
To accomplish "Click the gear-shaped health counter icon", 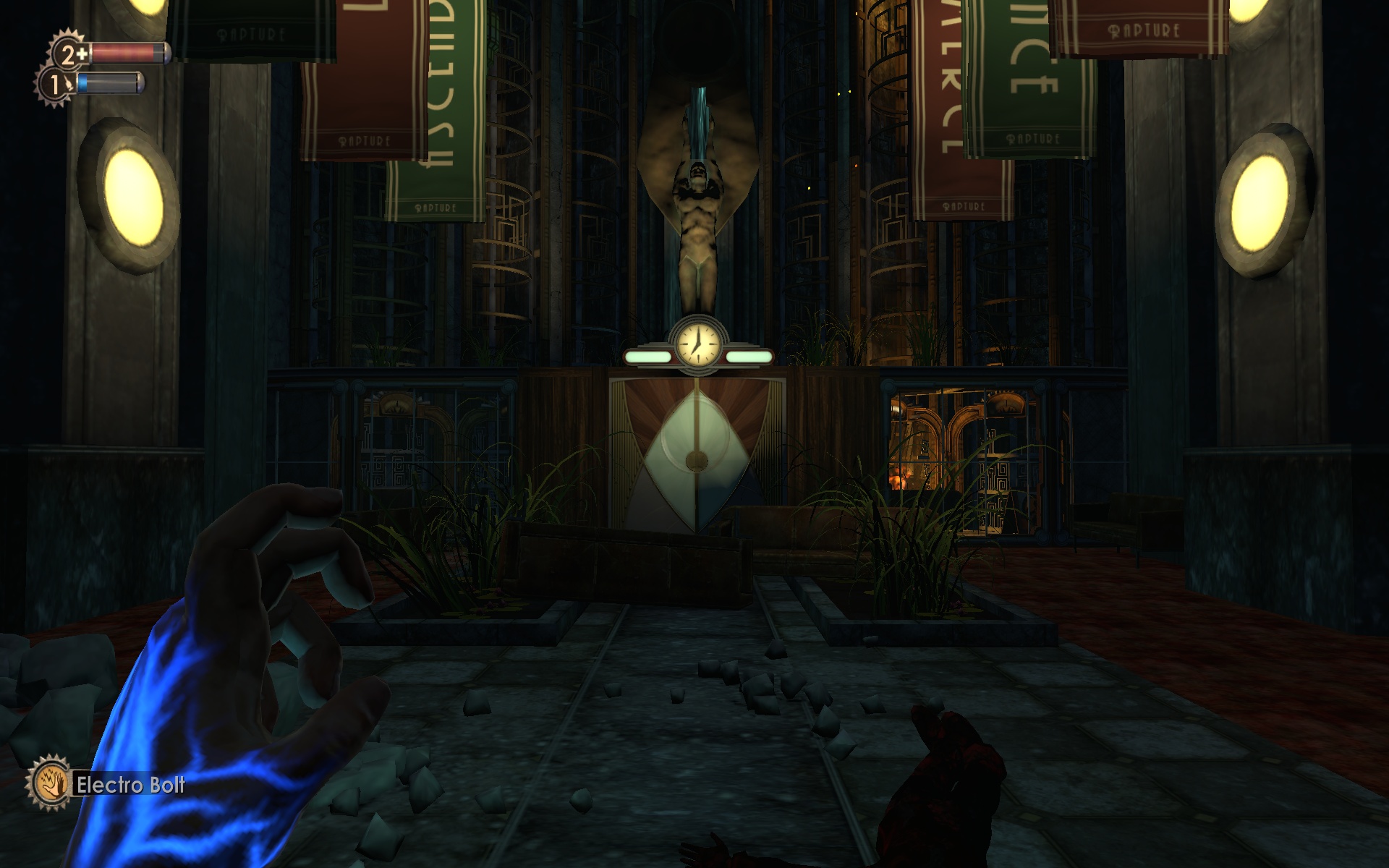I will tap(65, 53).
